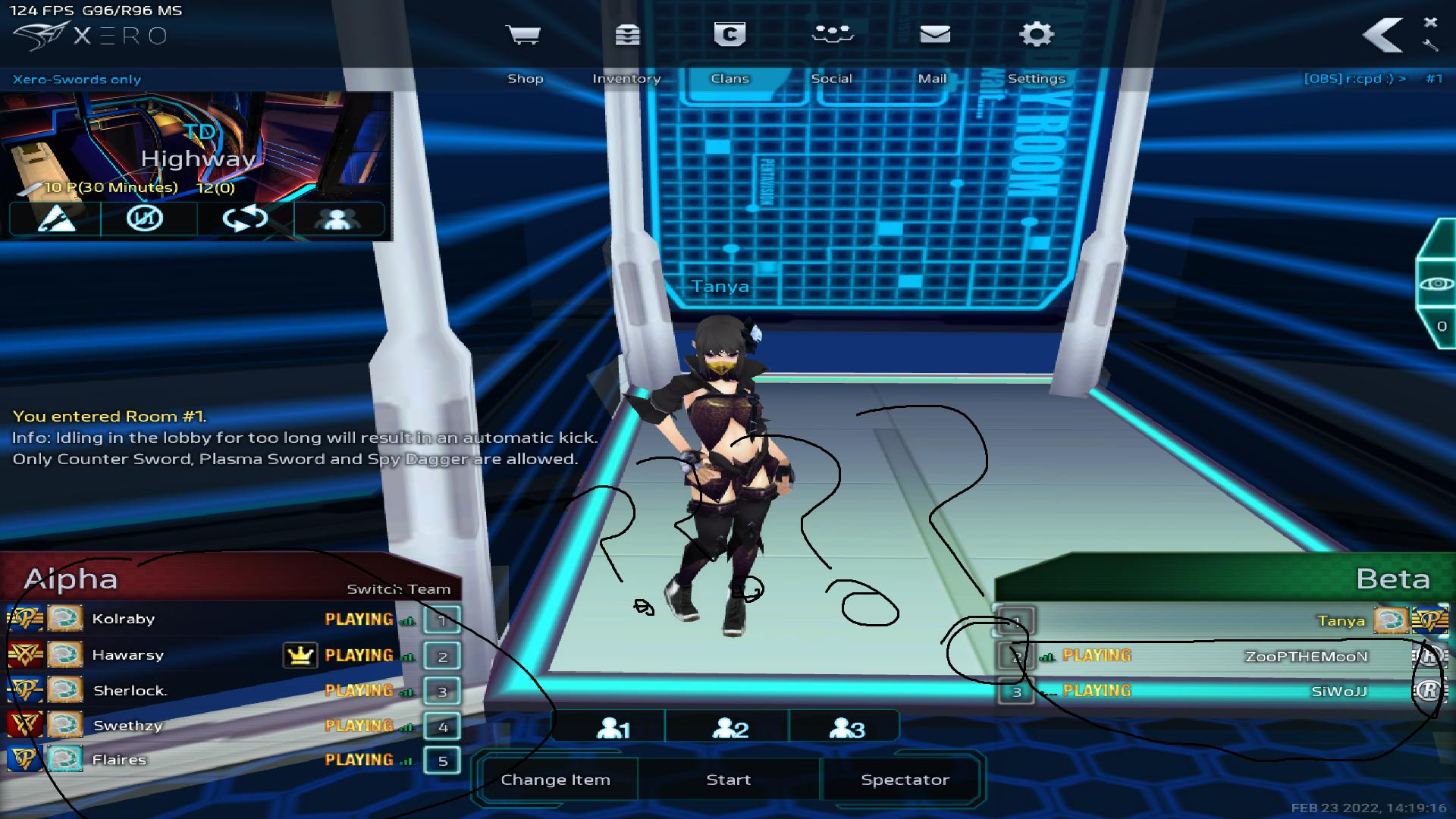
Task: Open the Inventory menu
Action: click(626, 47)
